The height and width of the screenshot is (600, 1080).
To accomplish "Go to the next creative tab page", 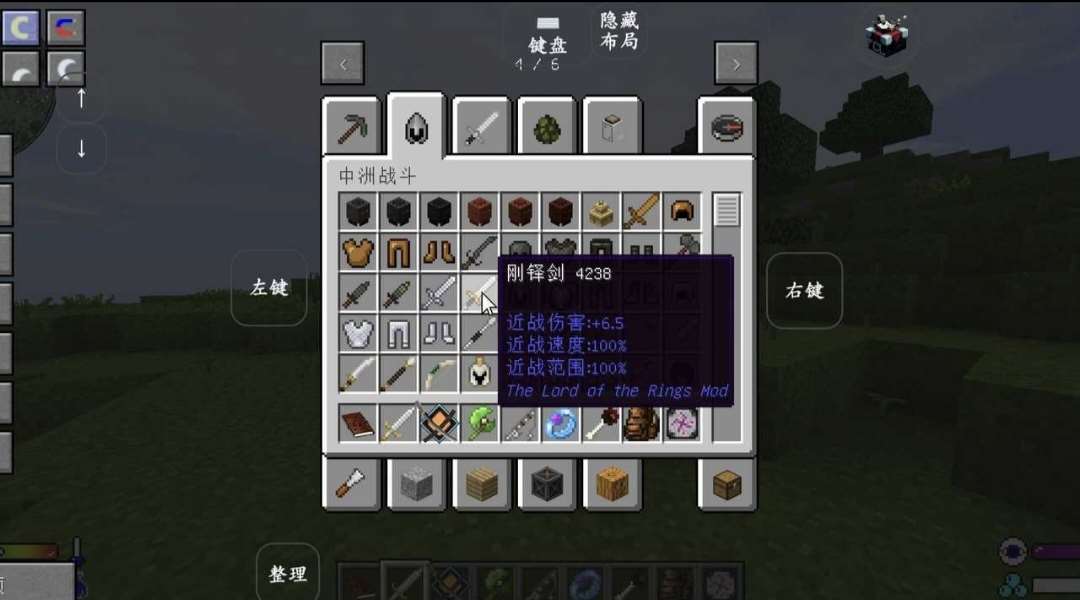I will (736, 64).
